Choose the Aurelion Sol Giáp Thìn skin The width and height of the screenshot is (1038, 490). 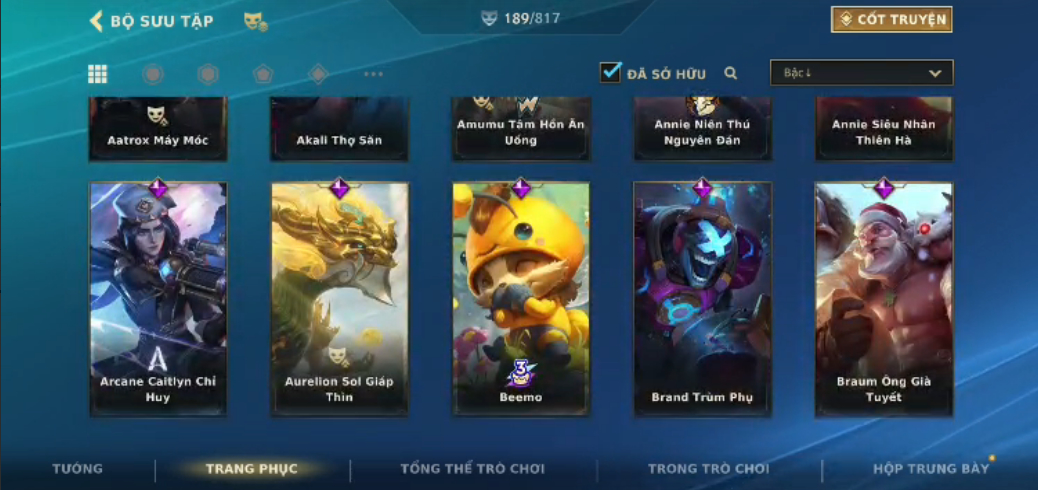[339, 298]
